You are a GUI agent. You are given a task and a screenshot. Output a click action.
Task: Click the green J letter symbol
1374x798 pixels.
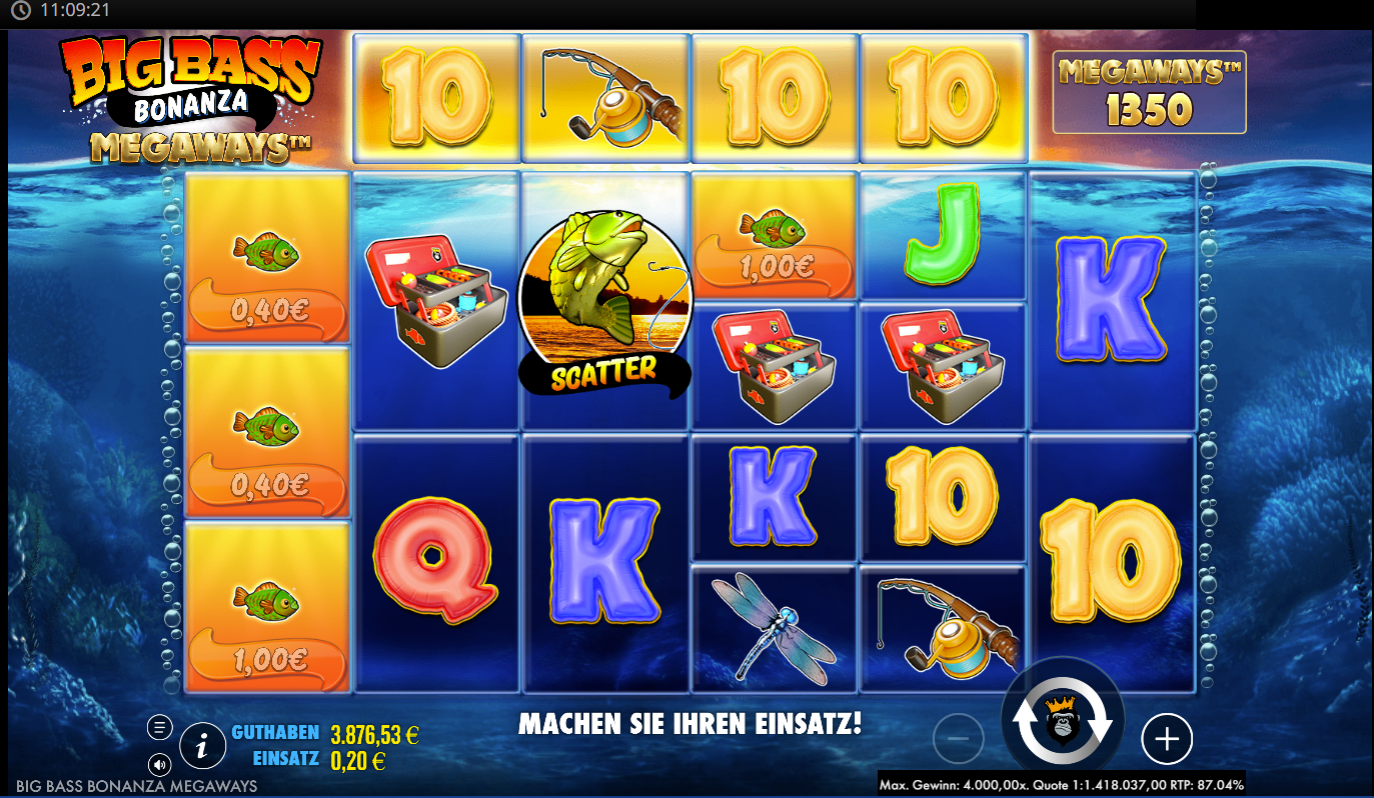(x=943, y=235)
